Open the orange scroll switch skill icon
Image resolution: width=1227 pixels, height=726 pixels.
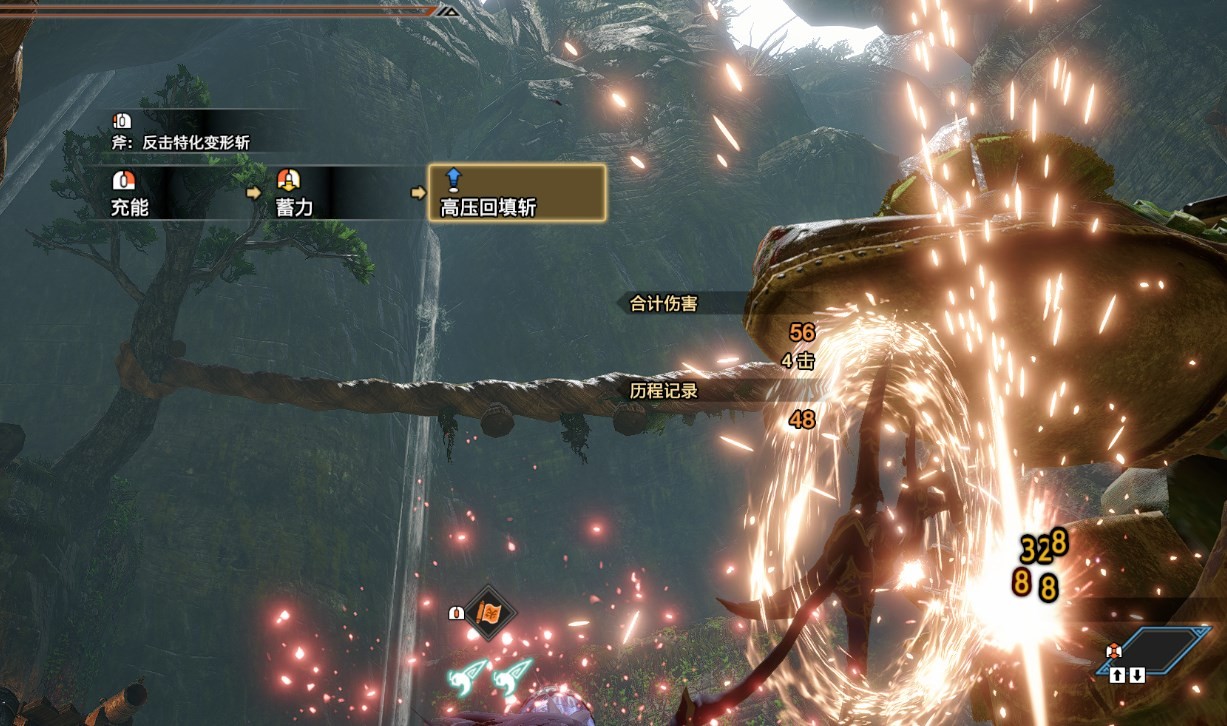pyautogui.click(x=490, y=612)
